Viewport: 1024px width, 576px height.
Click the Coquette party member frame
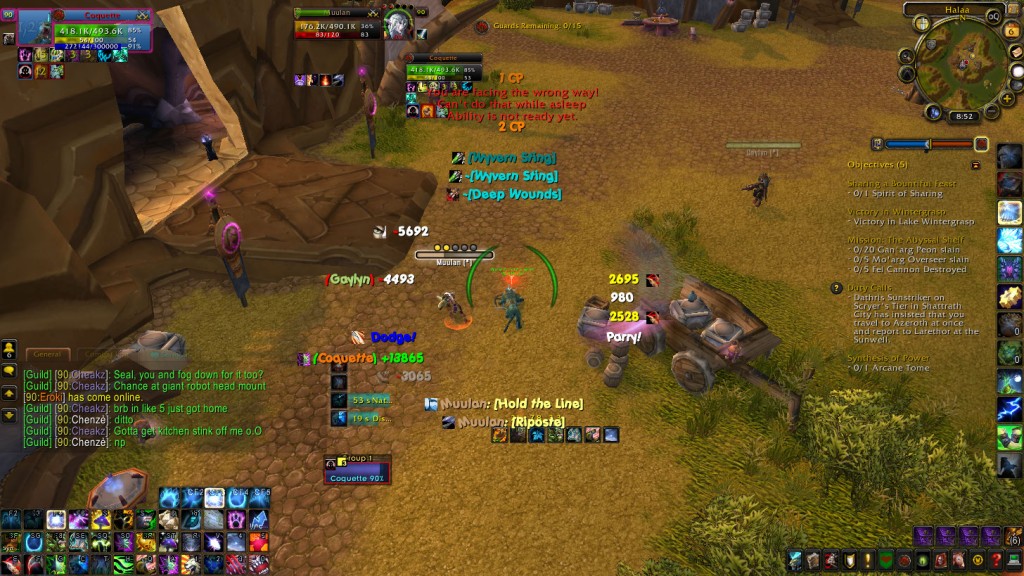point(357,471)
